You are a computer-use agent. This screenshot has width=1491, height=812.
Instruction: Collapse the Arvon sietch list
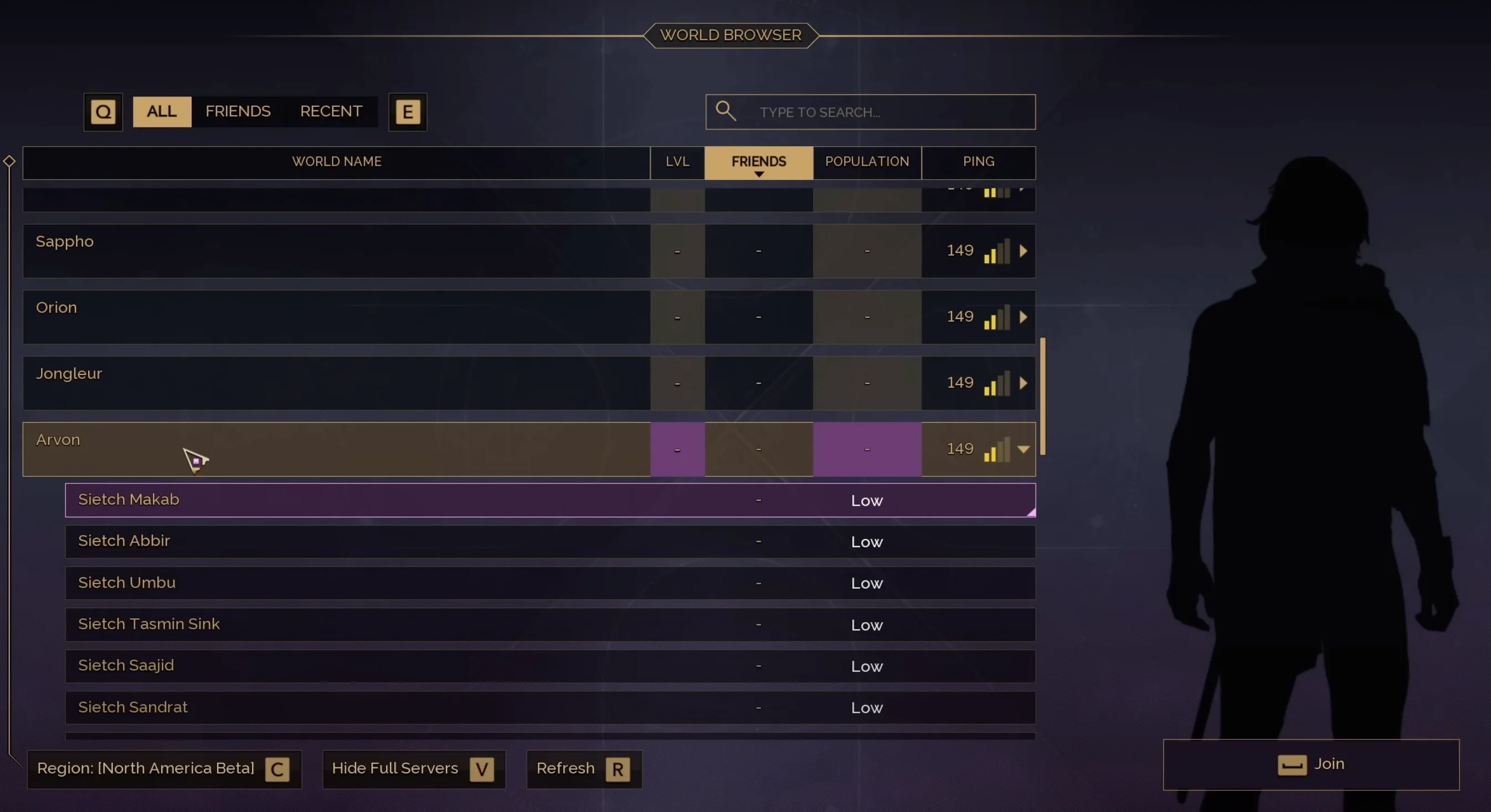1025,449
